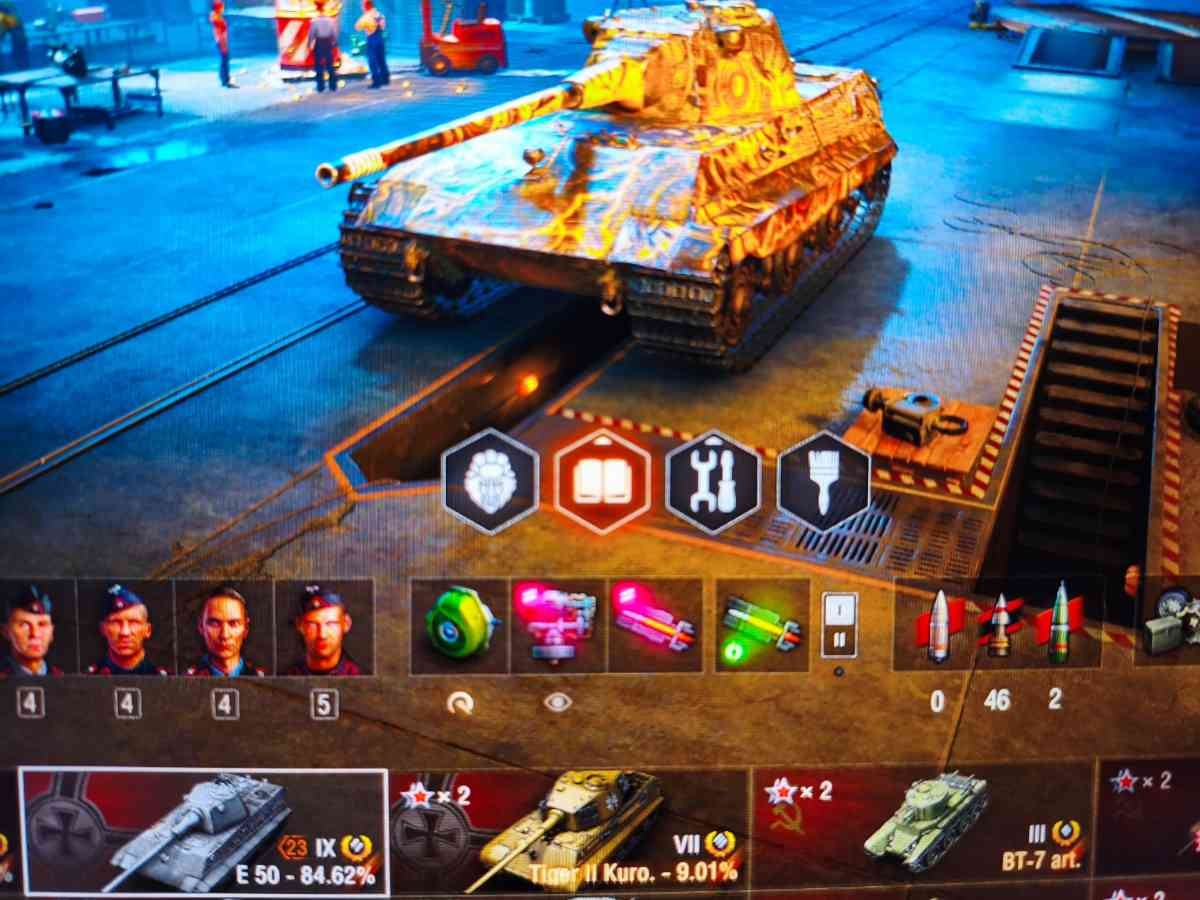This screenshot has height=900, width=1200.
Task: Open the paintbrush exterior customization button
Action: point(825,481)
